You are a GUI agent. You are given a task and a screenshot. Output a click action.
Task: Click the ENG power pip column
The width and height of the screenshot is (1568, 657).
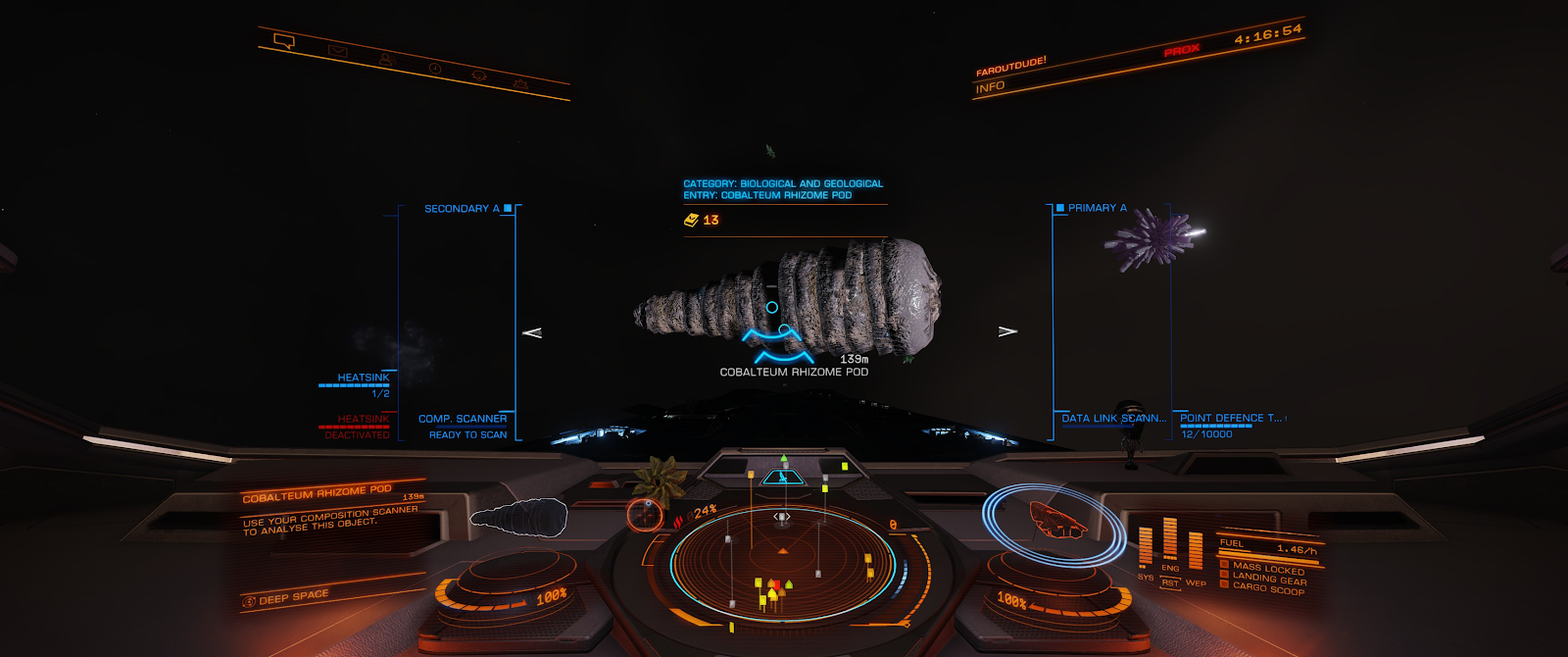coord(1170,541)
